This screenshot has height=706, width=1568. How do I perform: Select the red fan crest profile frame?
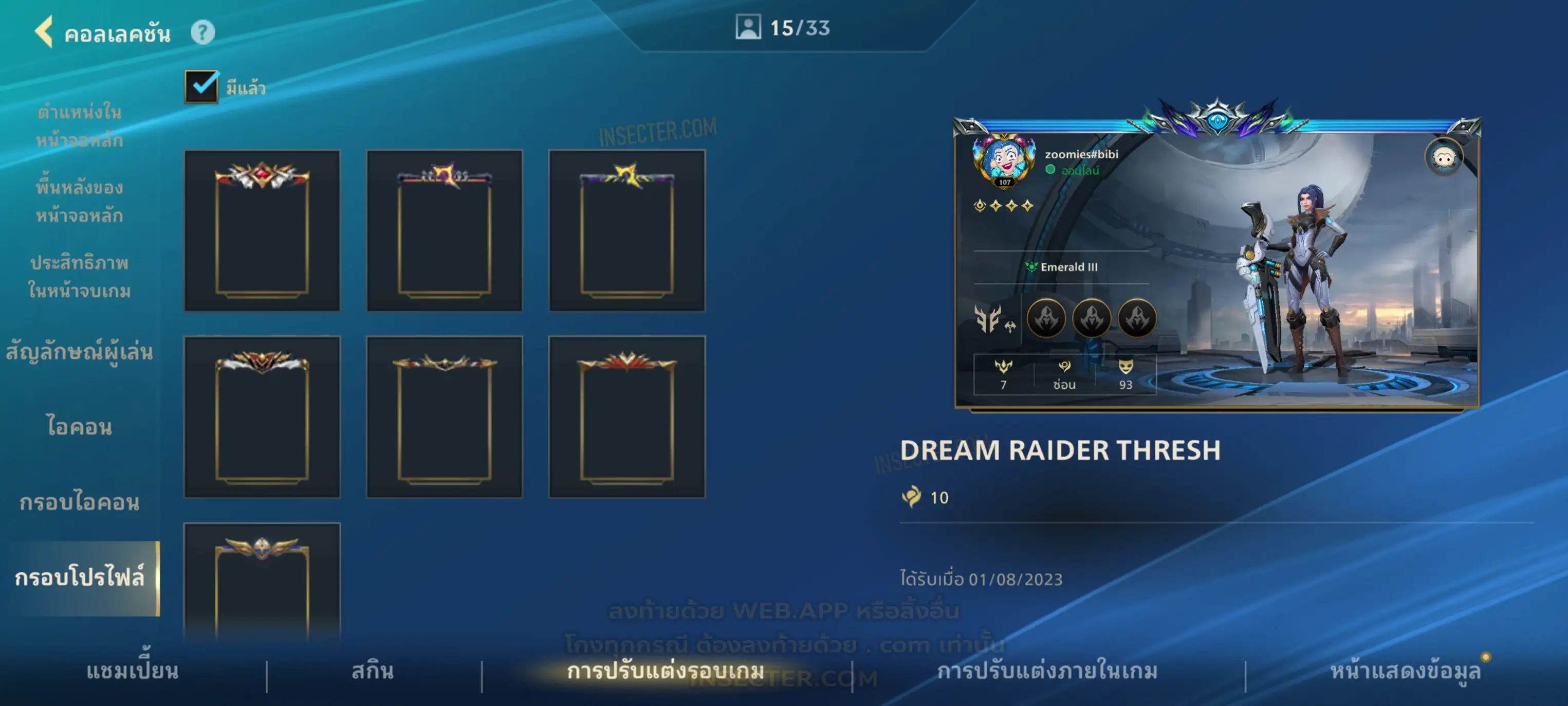coord(626,417)
